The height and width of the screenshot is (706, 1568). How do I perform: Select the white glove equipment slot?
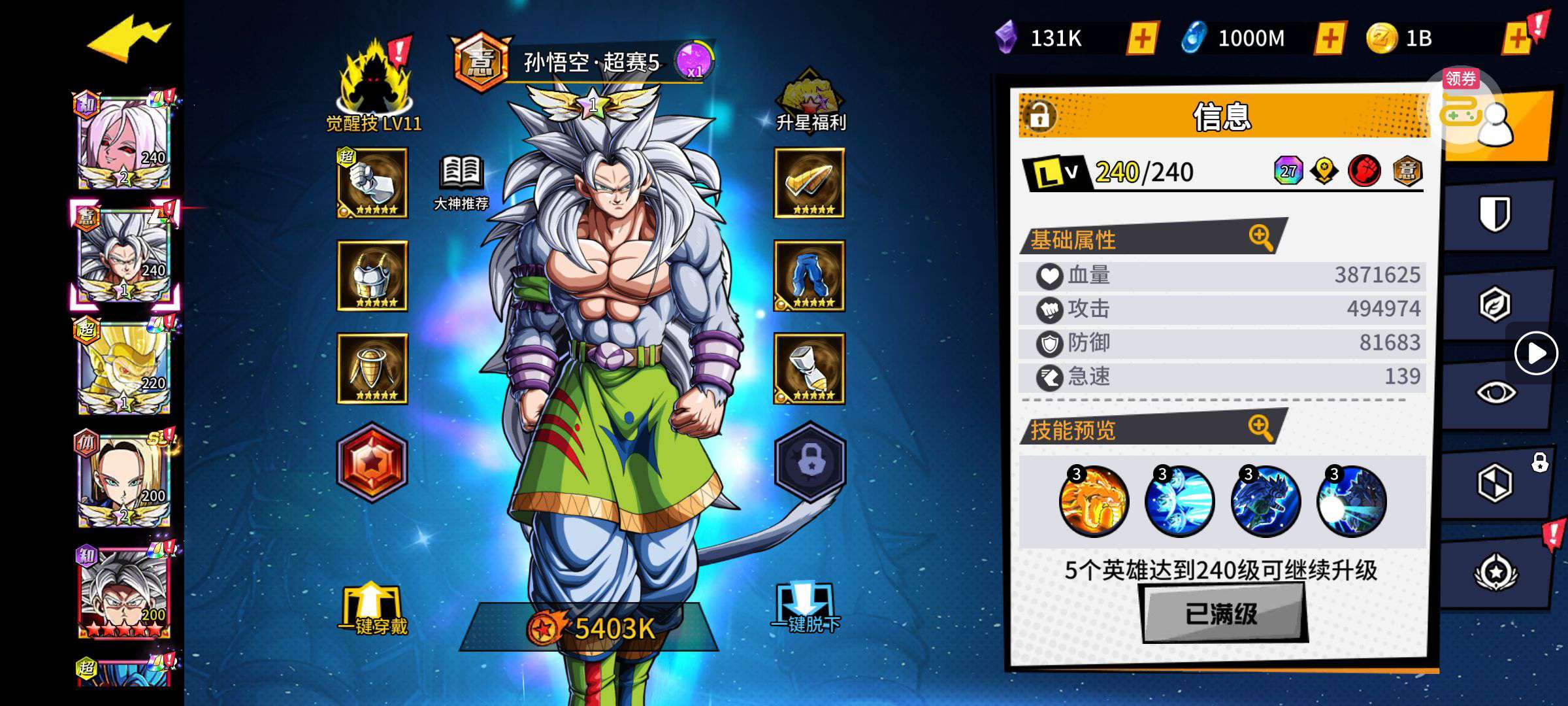[x=372, y=183]
